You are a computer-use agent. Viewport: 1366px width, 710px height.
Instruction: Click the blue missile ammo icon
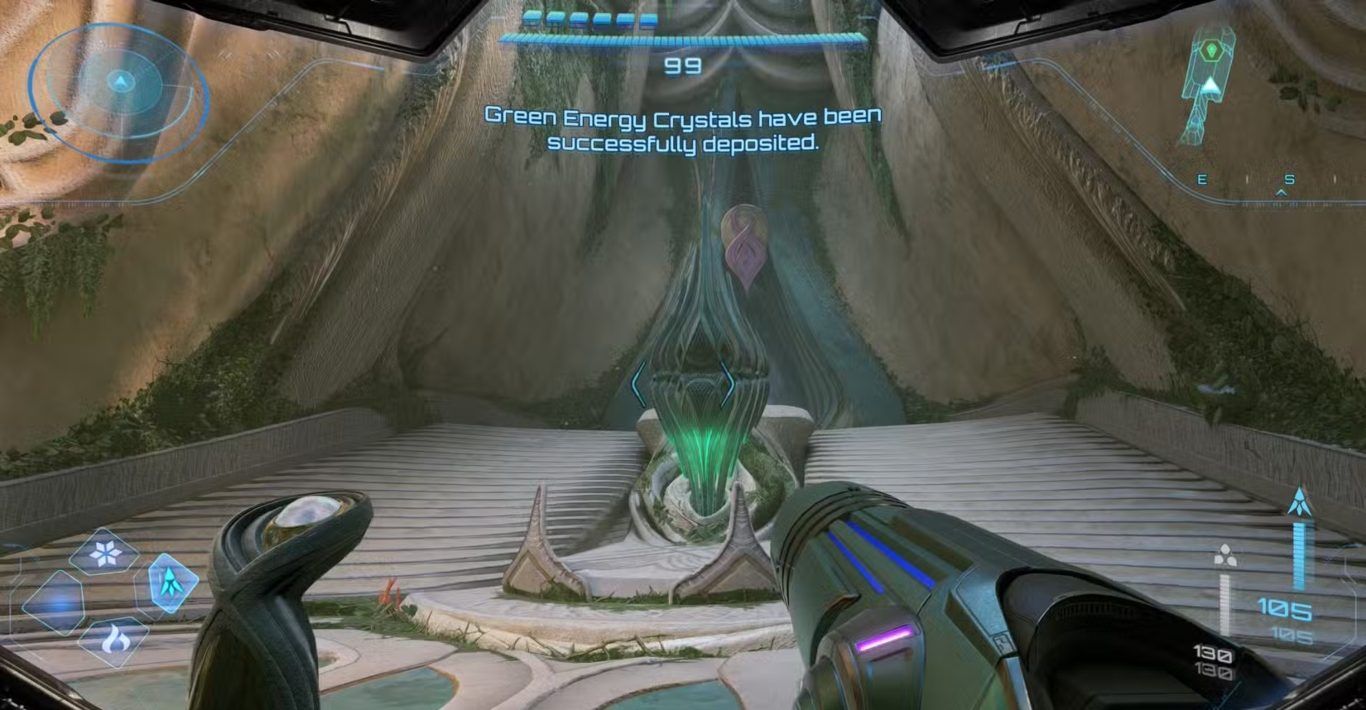pyautogui.click(x=1299, y=502)
